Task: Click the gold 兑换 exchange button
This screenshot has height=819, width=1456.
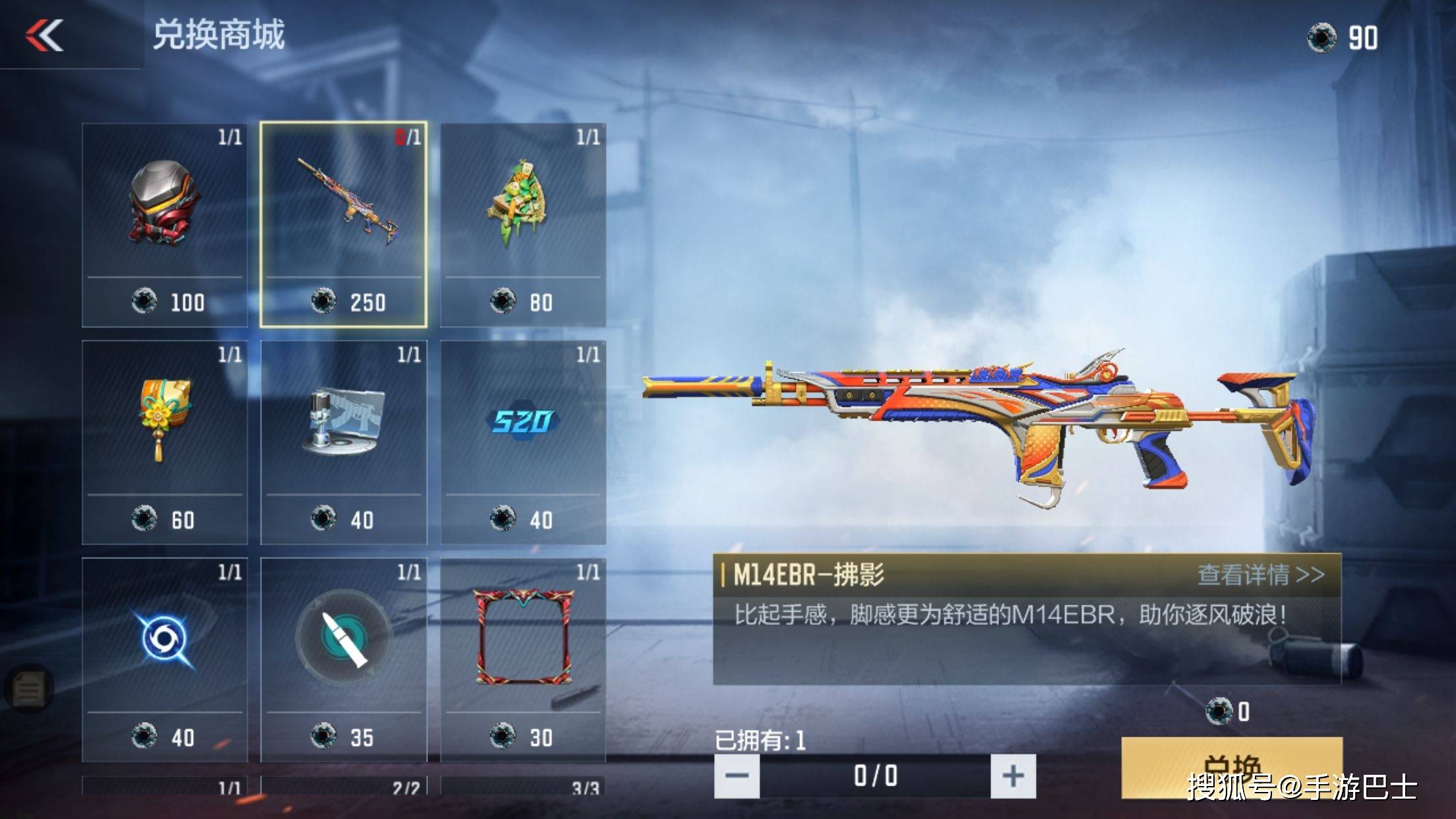Action: point(1231,767)
